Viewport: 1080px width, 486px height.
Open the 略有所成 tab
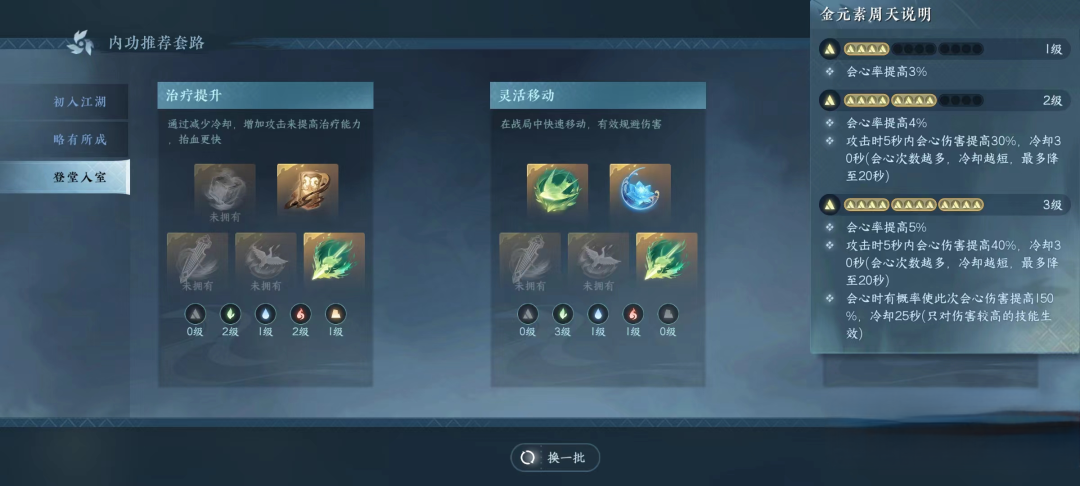[x=79, y=139]
